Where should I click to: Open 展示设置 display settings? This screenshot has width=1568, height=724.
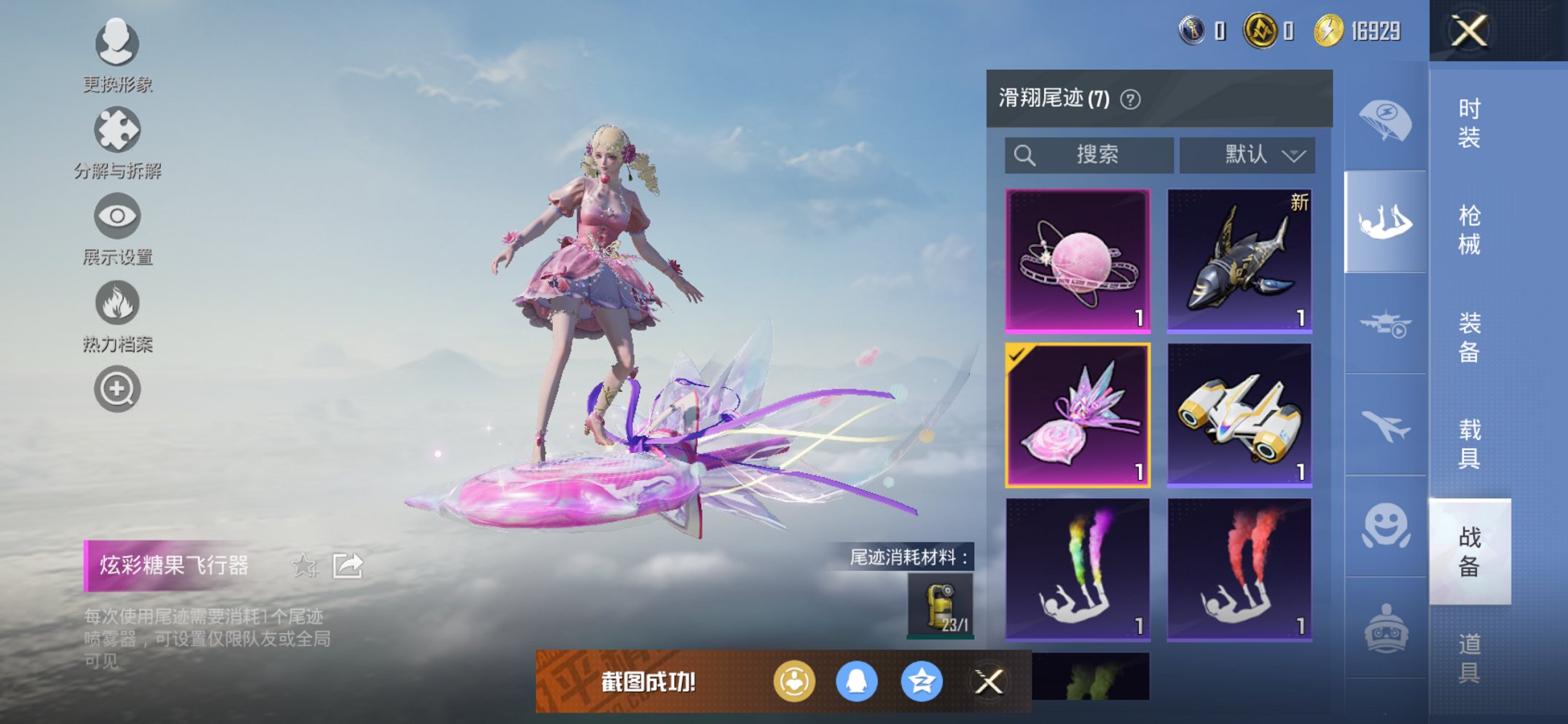(117, 217)
